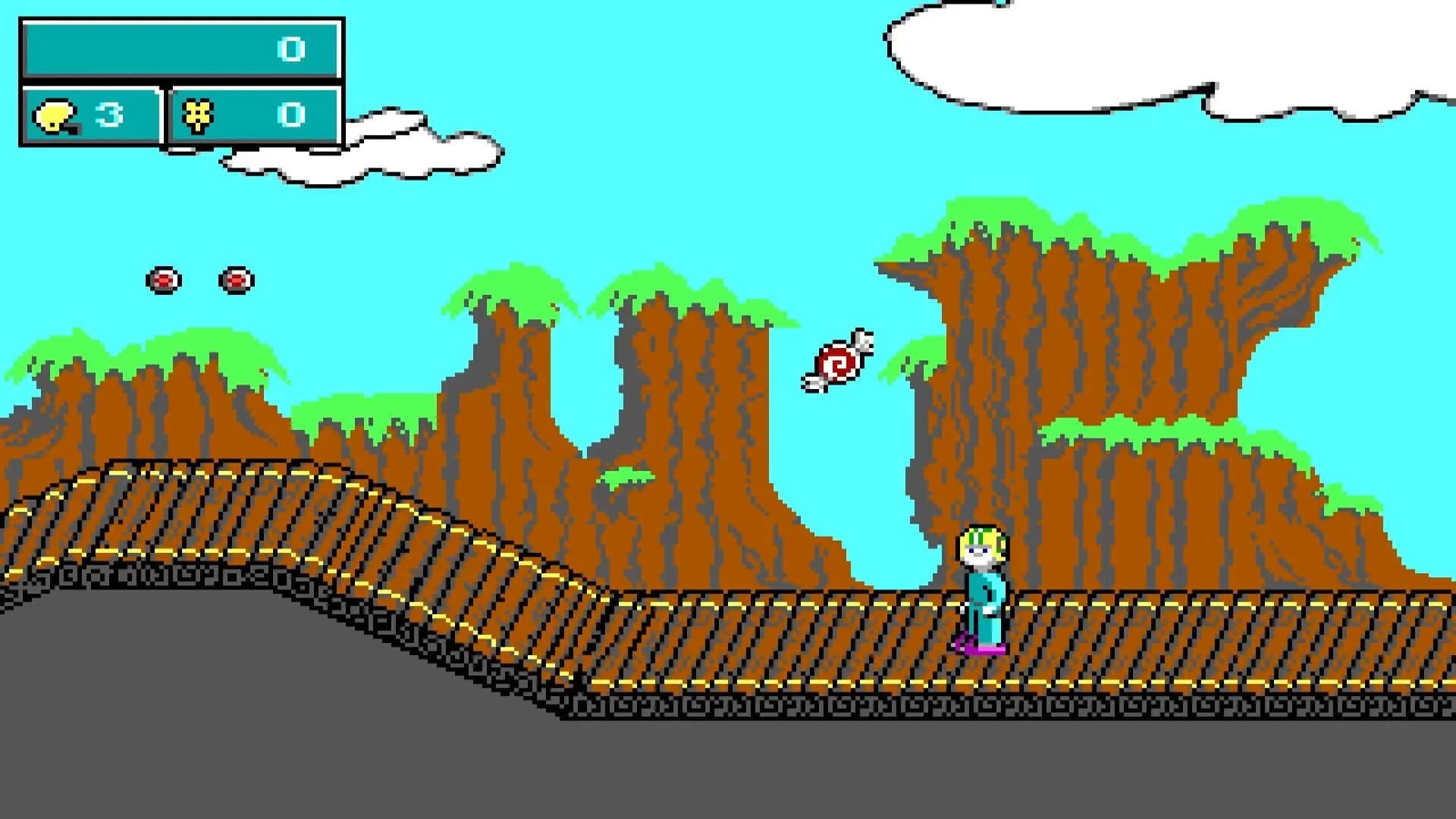
Task: Click the leftmost floating red lollipop
Action: pos(164,280)
